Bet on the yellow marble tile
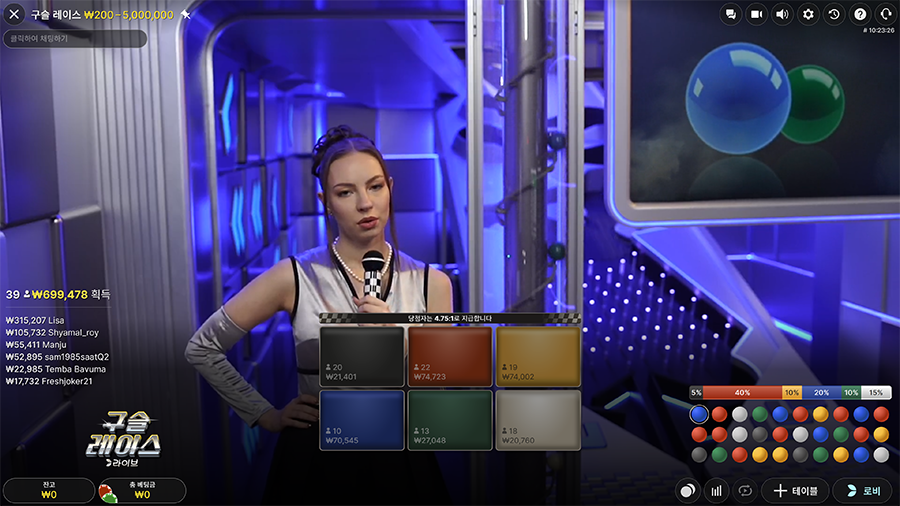 [538, 356]
